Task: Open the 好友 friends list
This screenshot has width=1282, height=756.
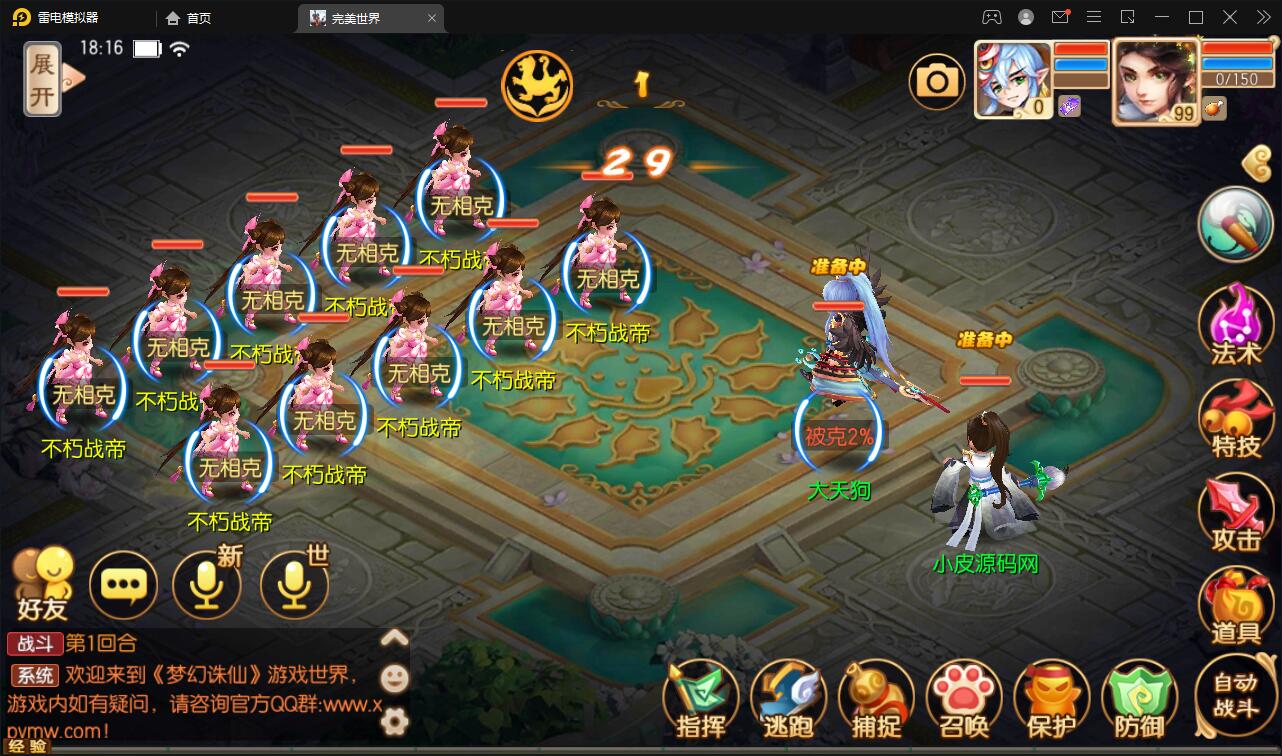Action: 42,583
